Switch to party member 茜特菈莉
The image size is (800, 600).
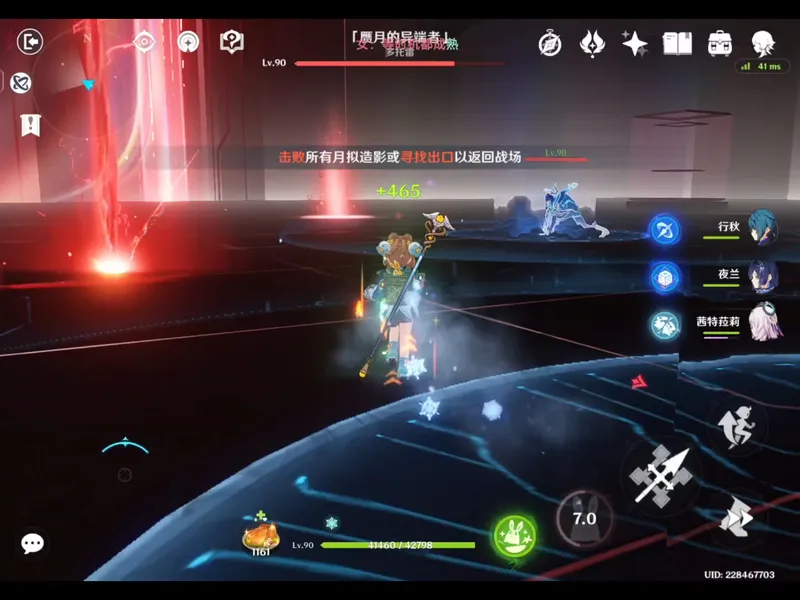coord(763,322)
